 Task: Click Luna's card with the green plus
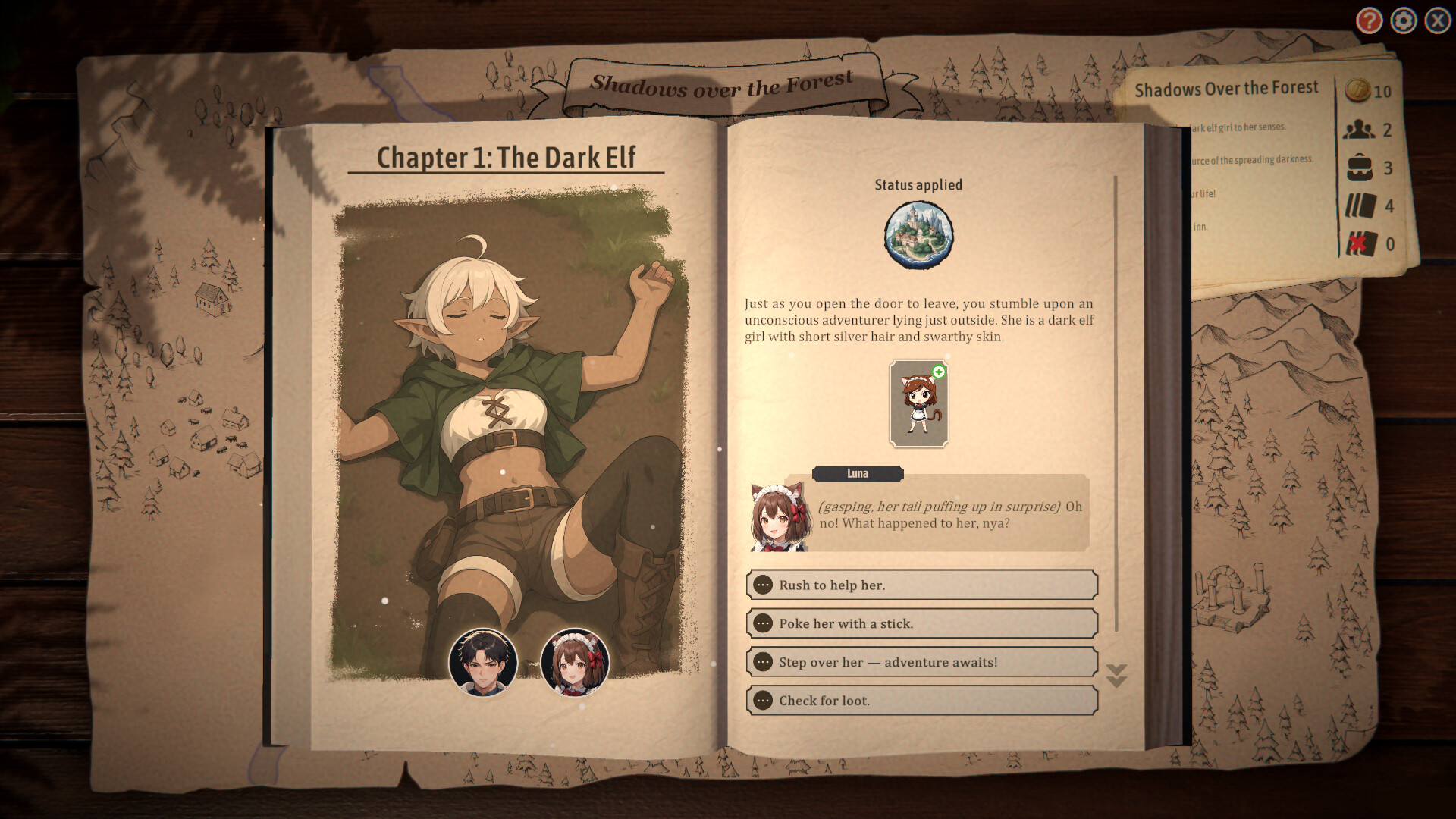[x=920, y=402]
